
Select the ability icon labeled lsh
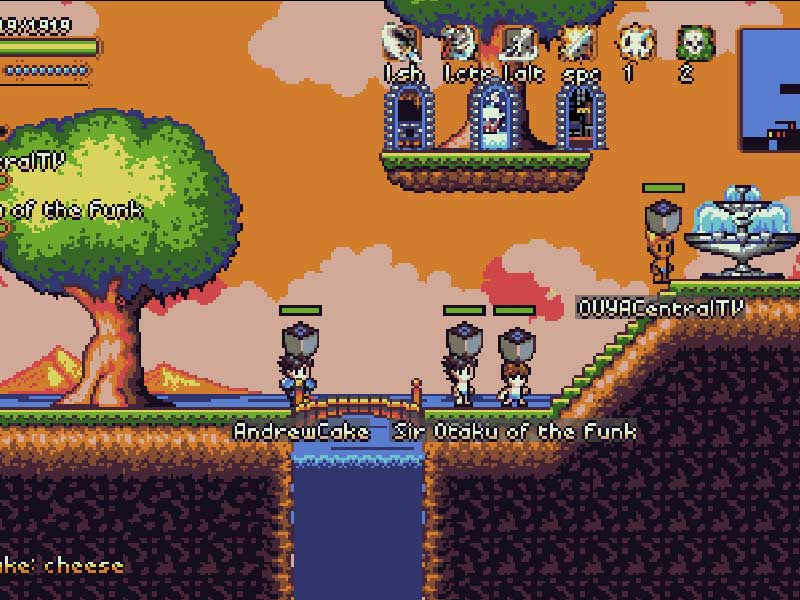[x=402, y=44]
